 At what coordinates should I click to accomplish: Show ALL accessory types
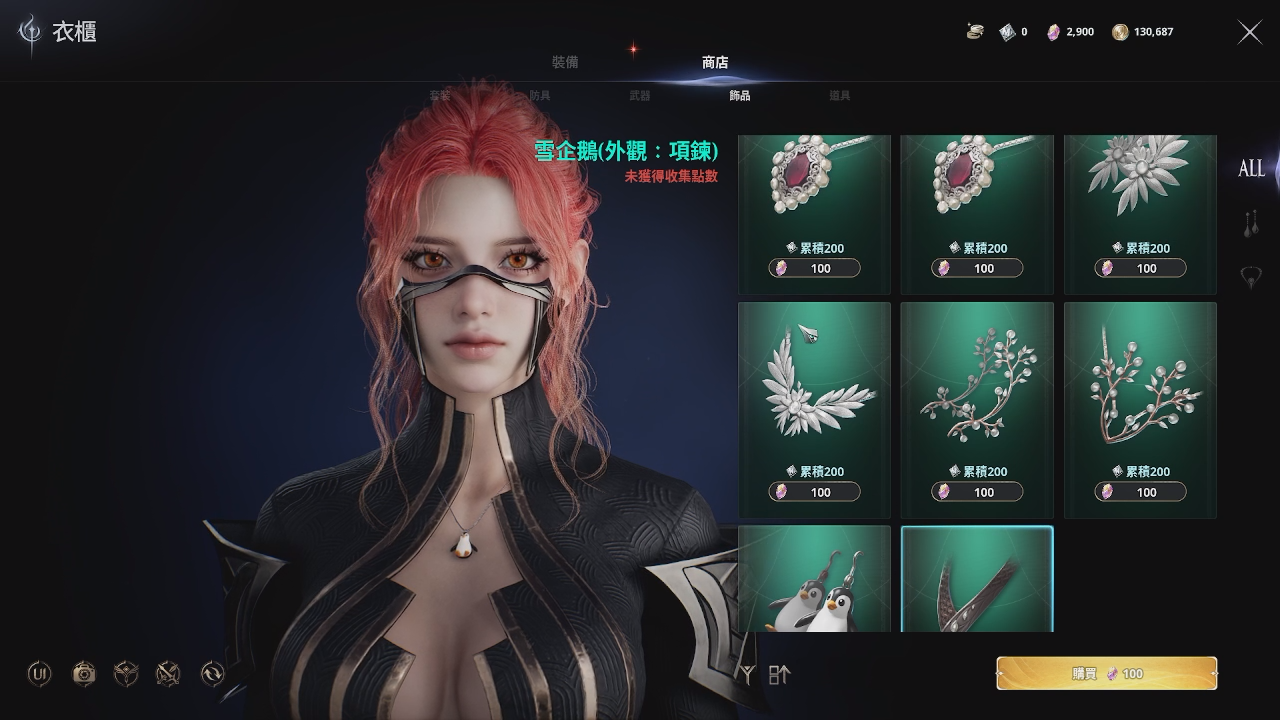click(x=1251, y=169)
